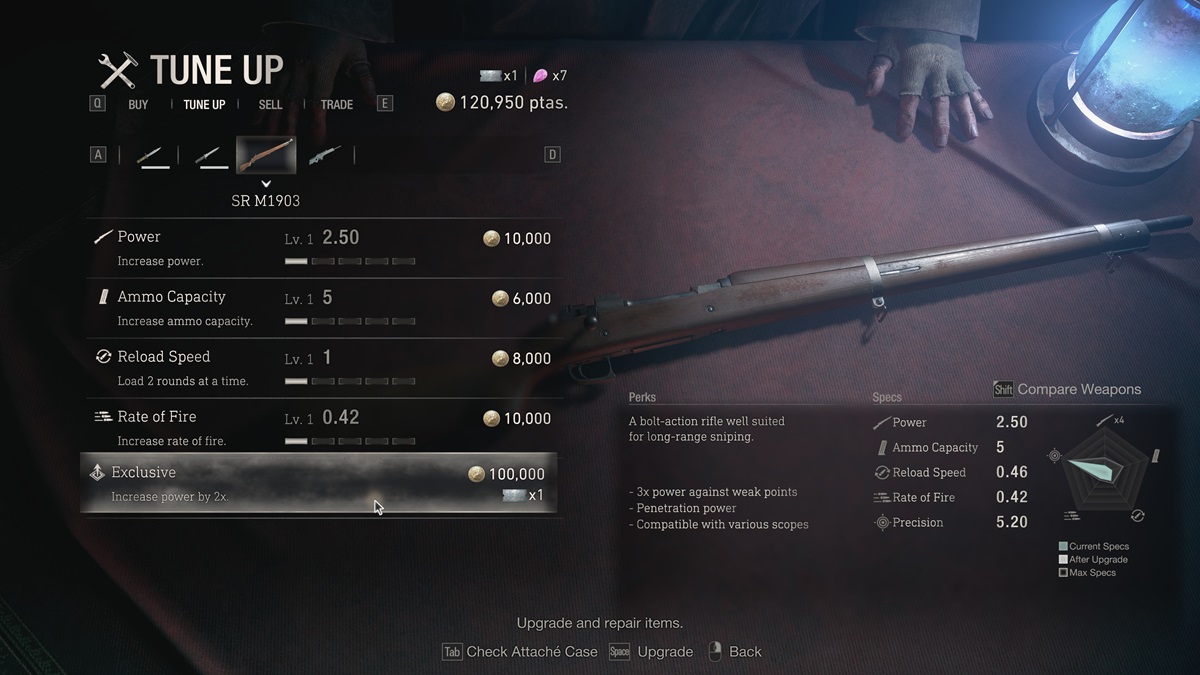Select the TUNE UP tab
Image resolution: width=1200 pixels, height=675 pixels.
pos(204,104)
